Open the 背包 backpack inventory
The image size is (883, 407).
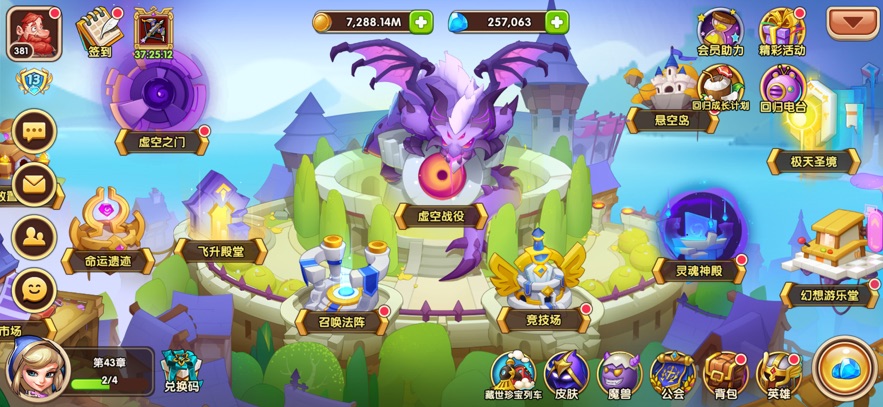[x=725, y=374]
